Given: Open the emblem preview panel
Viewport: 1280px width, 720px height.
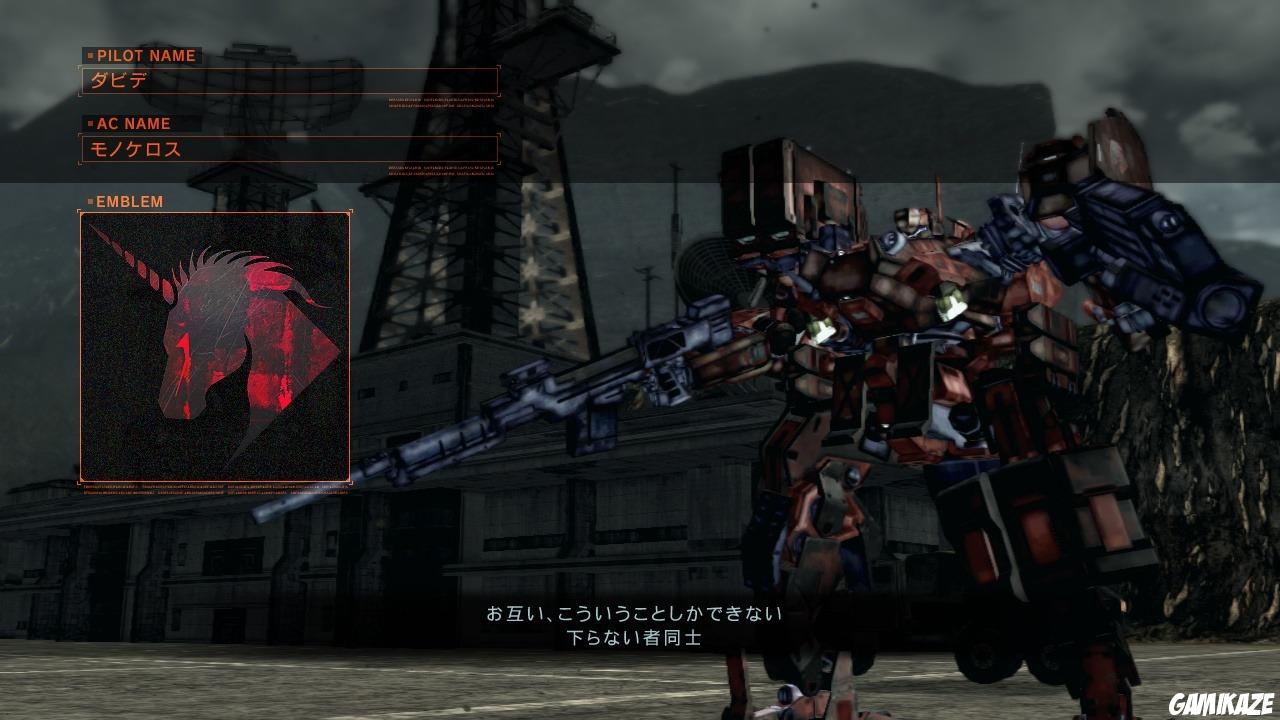Looking at the screenshot, I should (213, 345).
